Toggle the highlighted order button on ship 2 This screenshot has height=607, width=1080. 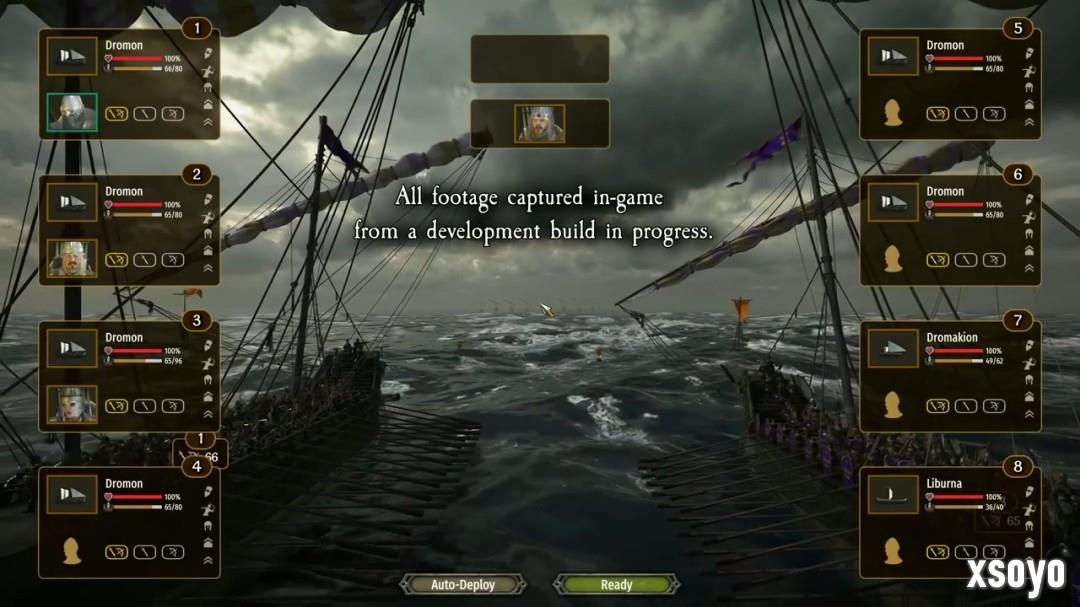(117, 260)
